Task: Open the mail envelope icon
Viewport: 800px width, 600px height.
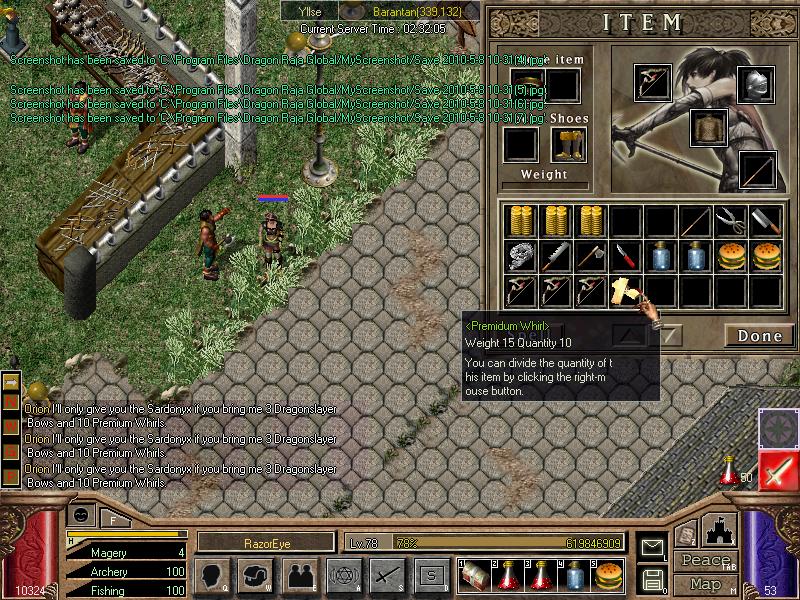Action: [652, 548]
